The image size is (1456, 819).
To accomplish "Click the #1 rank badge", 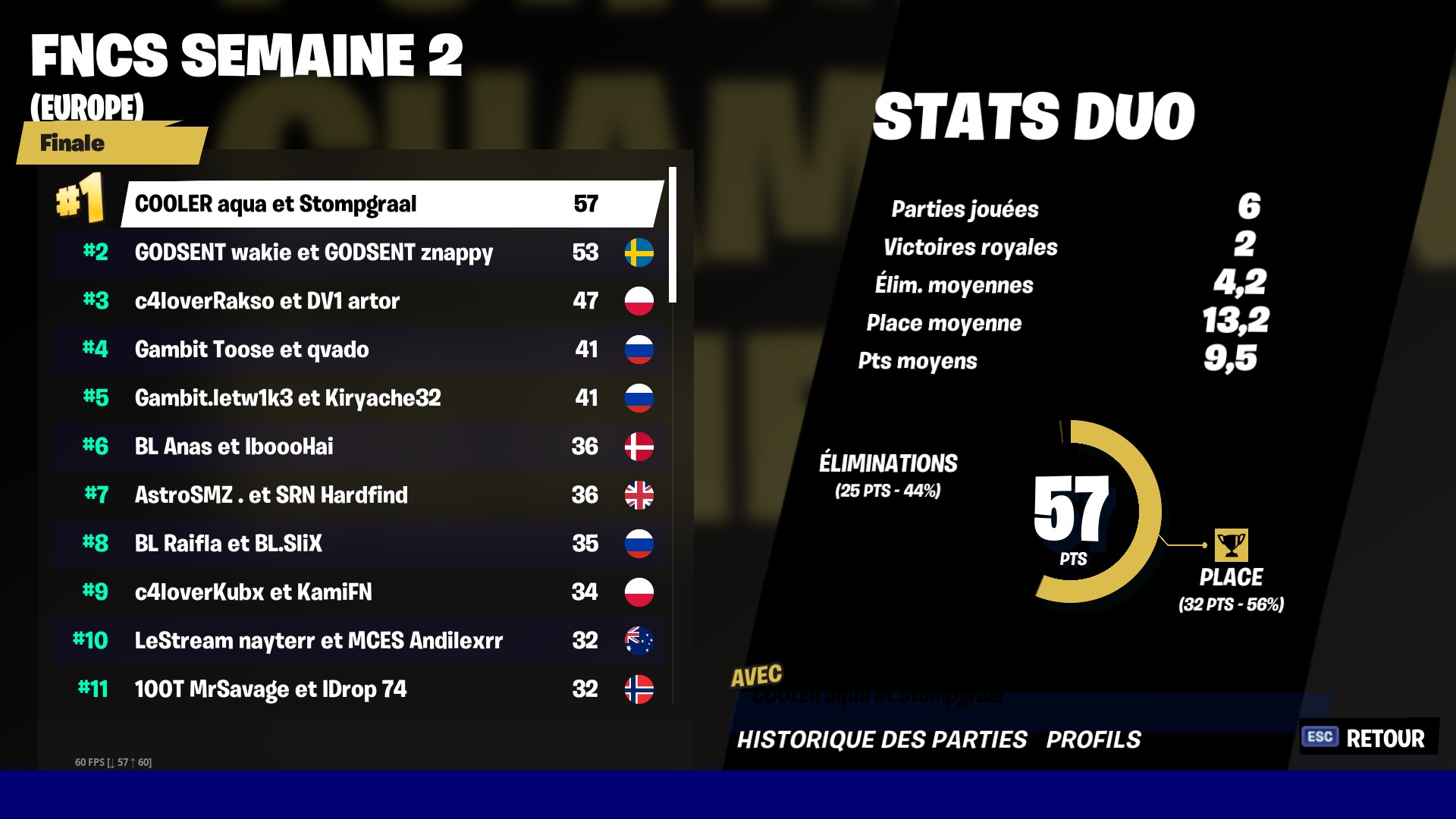I will [80, 199].
